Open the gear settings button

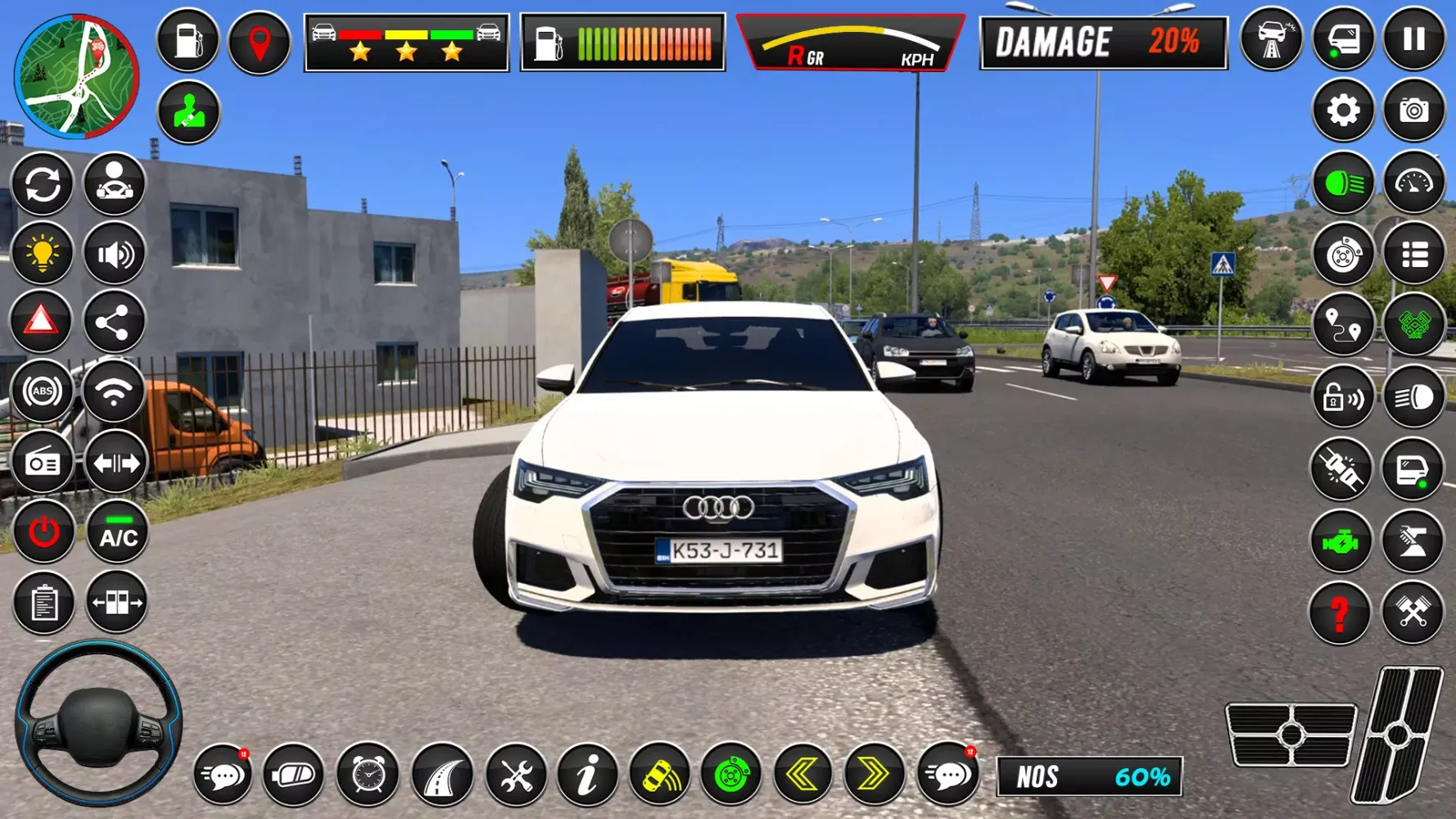(x=1343, y=110)
